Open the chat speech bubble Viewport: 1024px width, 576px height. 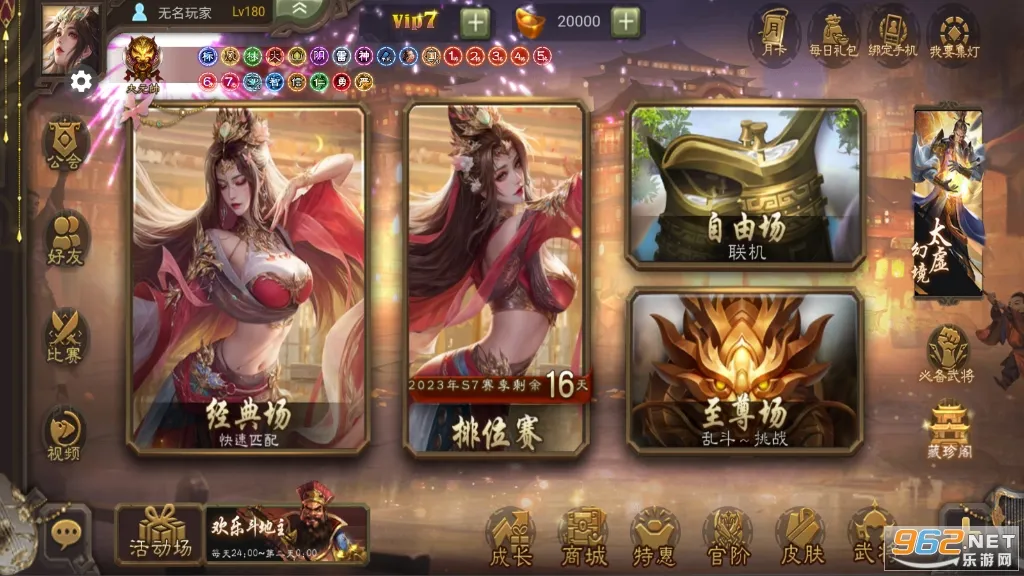[x=67, y=534]
